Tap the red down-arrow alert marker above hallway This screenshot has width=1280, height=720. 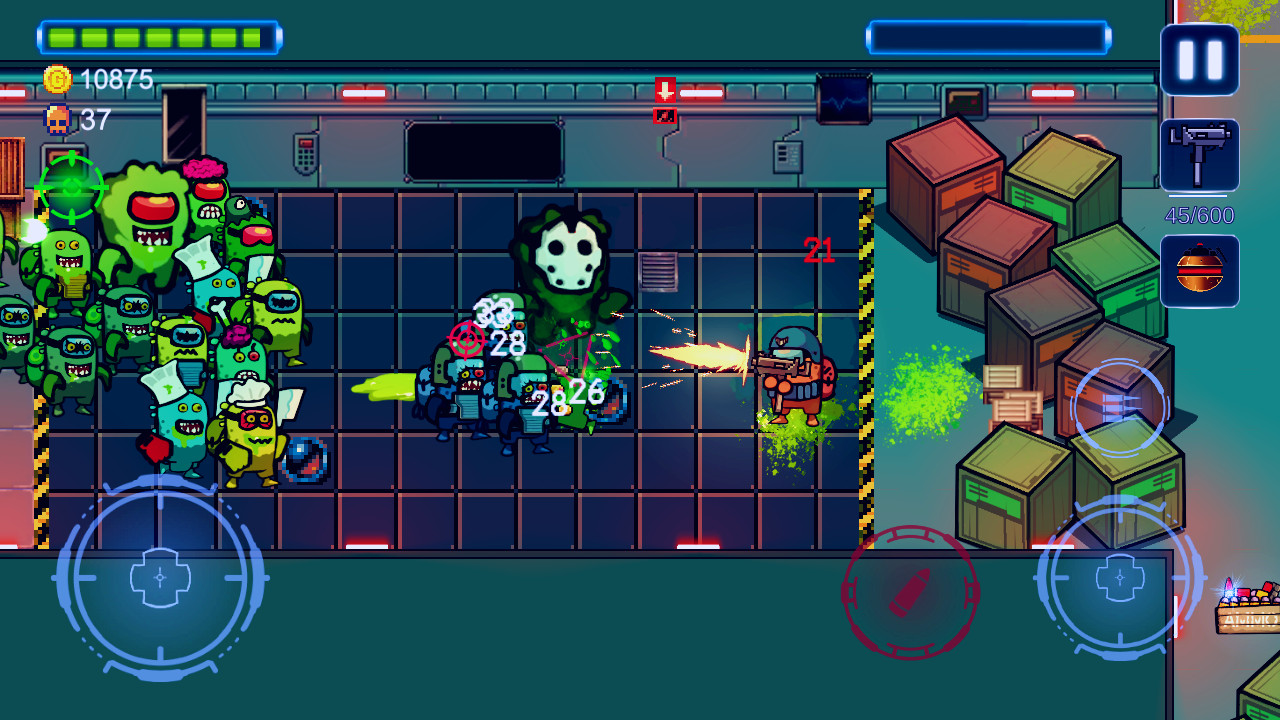pyautogui.click(x=663, y=90)
